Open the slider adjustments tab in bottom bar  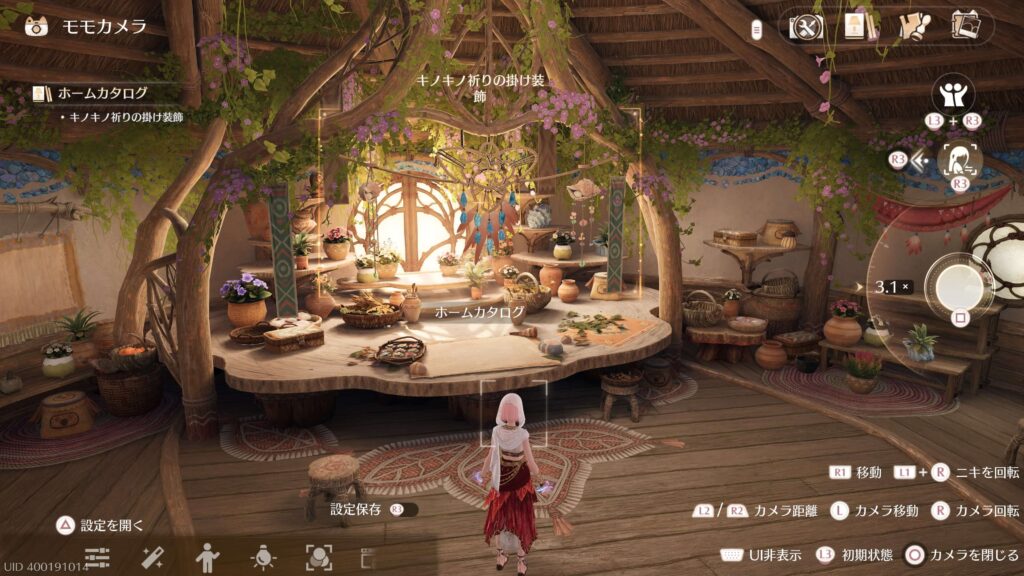97,557
